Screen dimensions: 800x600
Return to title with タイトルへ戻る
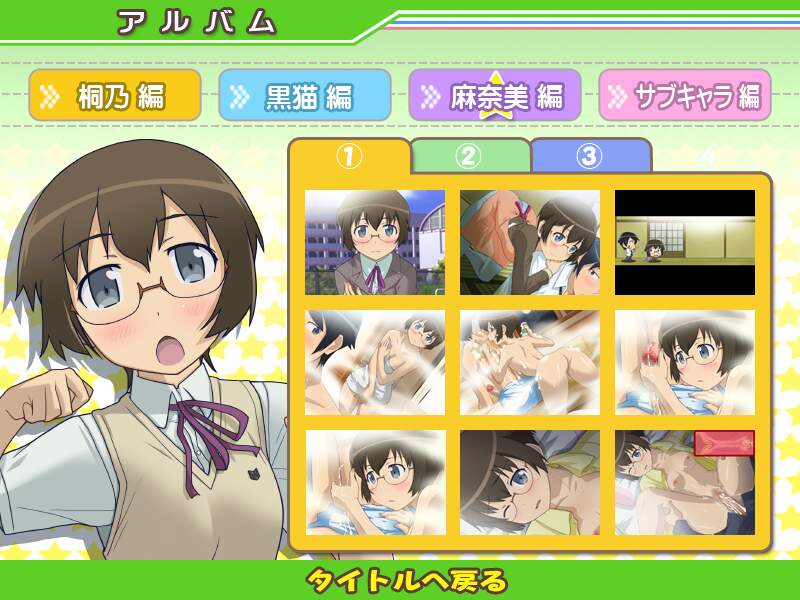tap(406, 580)
